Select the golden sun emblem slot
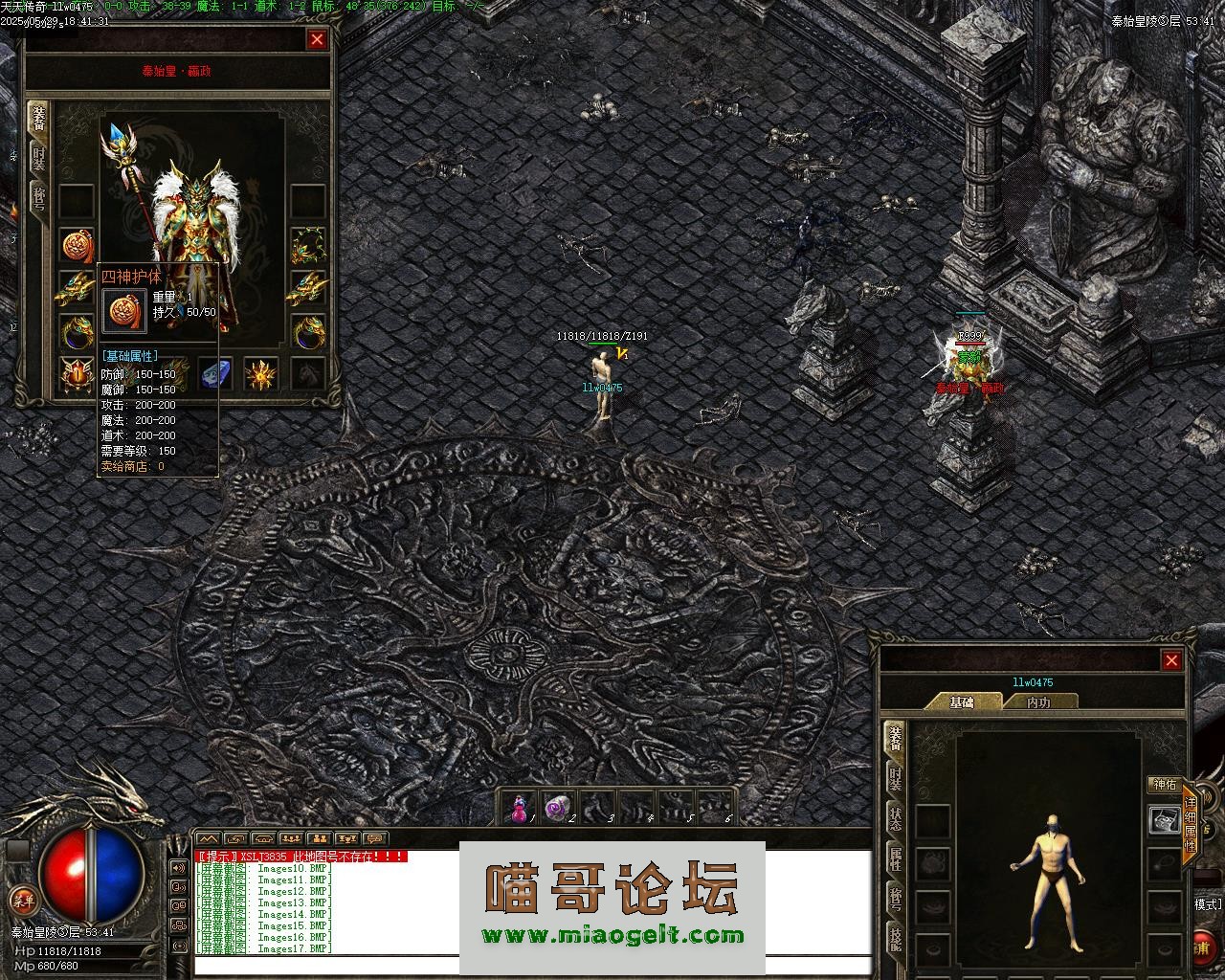The width and height of the screenshot is (1225, 980). point(260,374)
